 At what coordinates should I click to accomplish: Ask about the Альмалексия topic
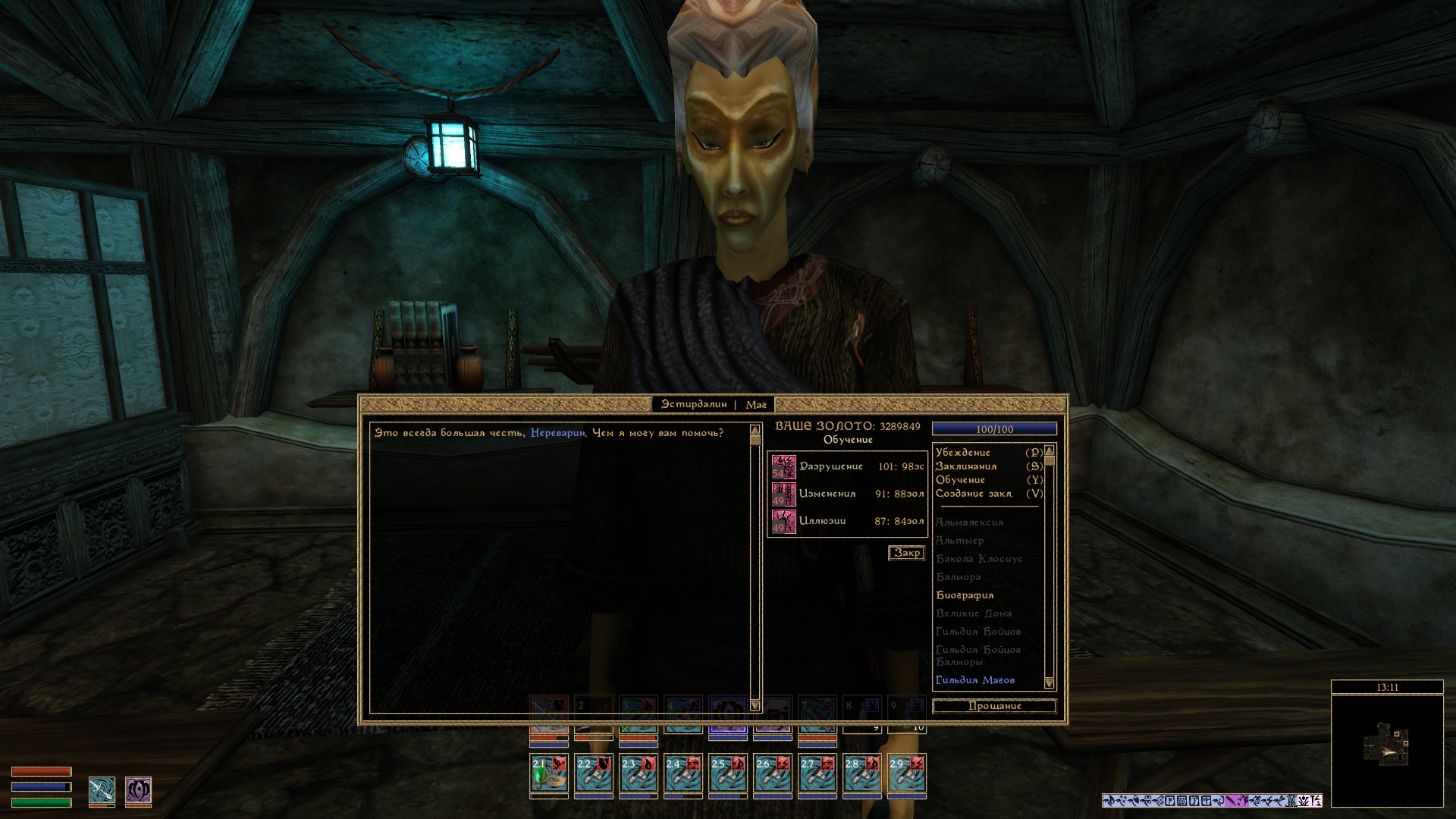[x=969, y=522]
